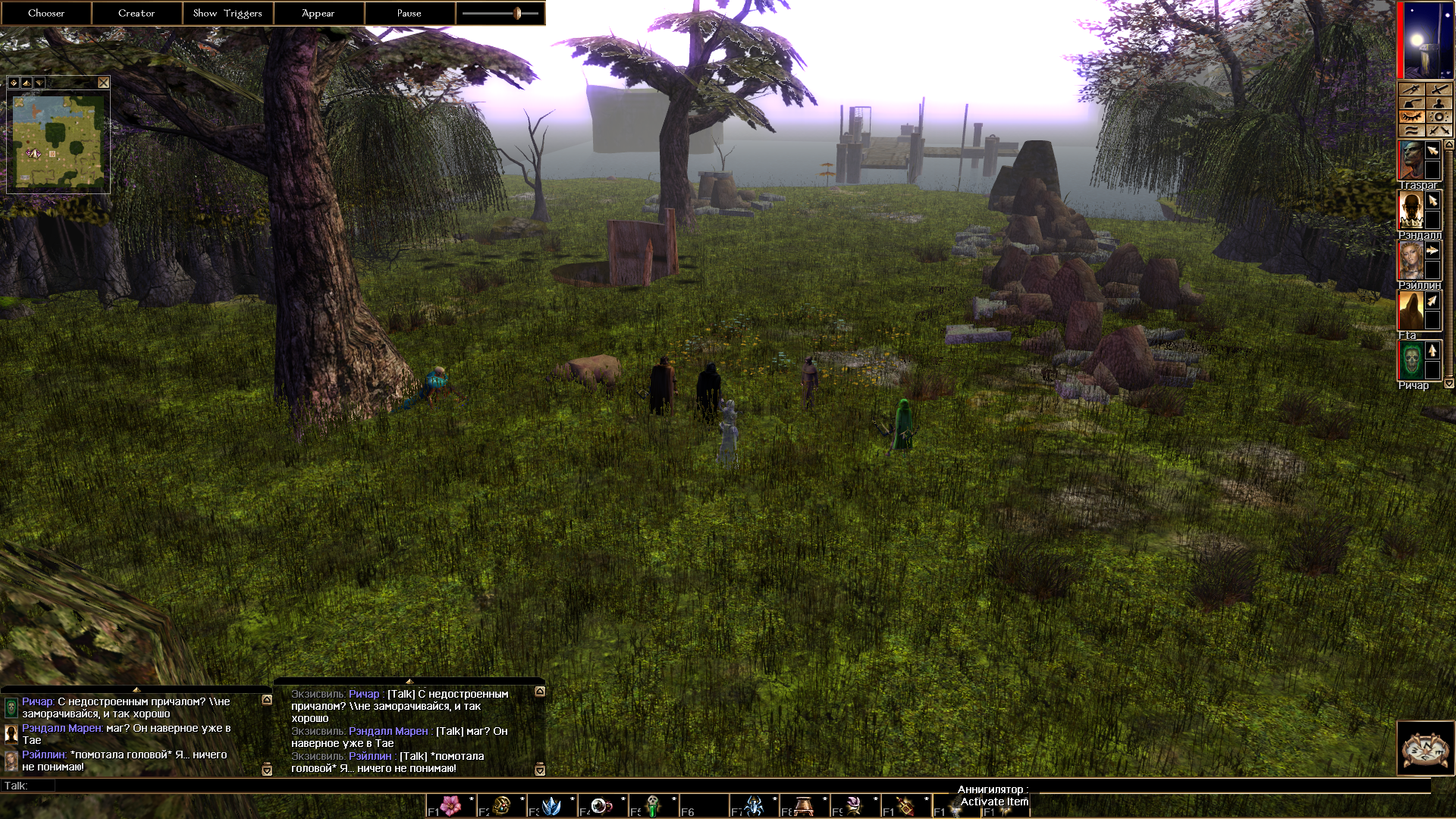This screenshot has height=819, width=1456.
Task: Select the Рэйллин female portrait
Action: point(1410,261)
